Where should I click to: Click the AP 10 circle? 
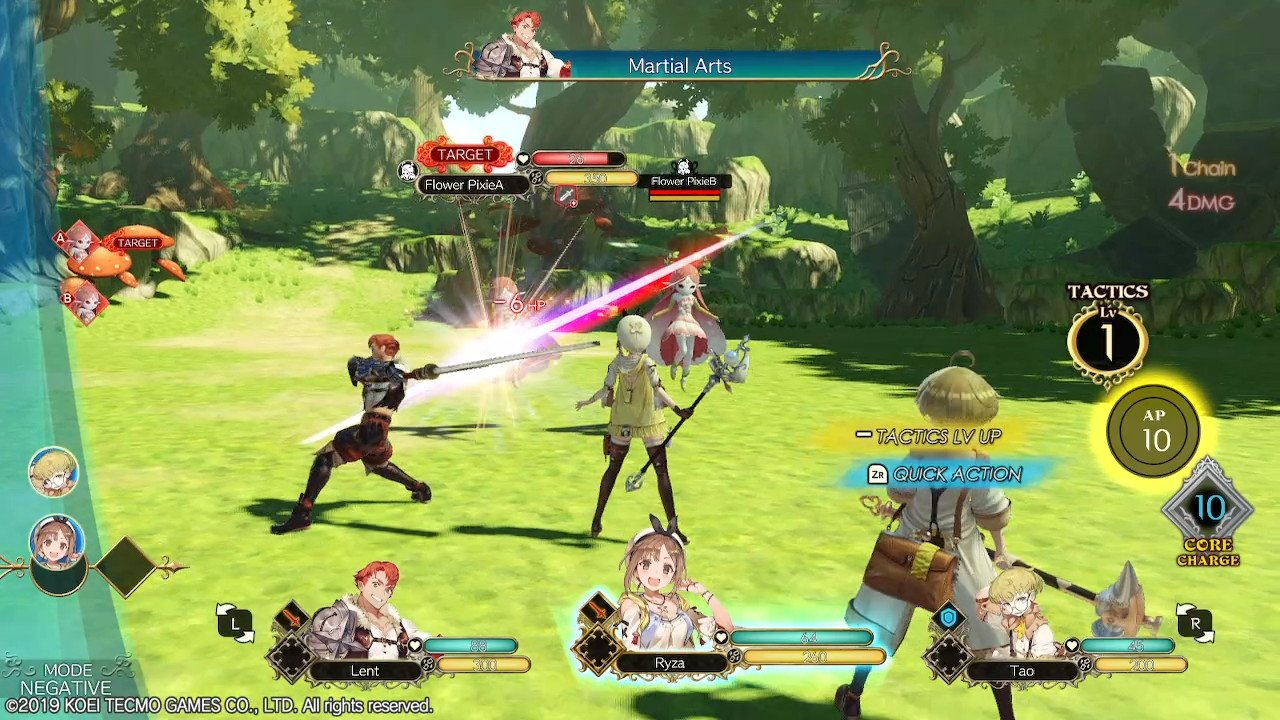point(1156,431)
